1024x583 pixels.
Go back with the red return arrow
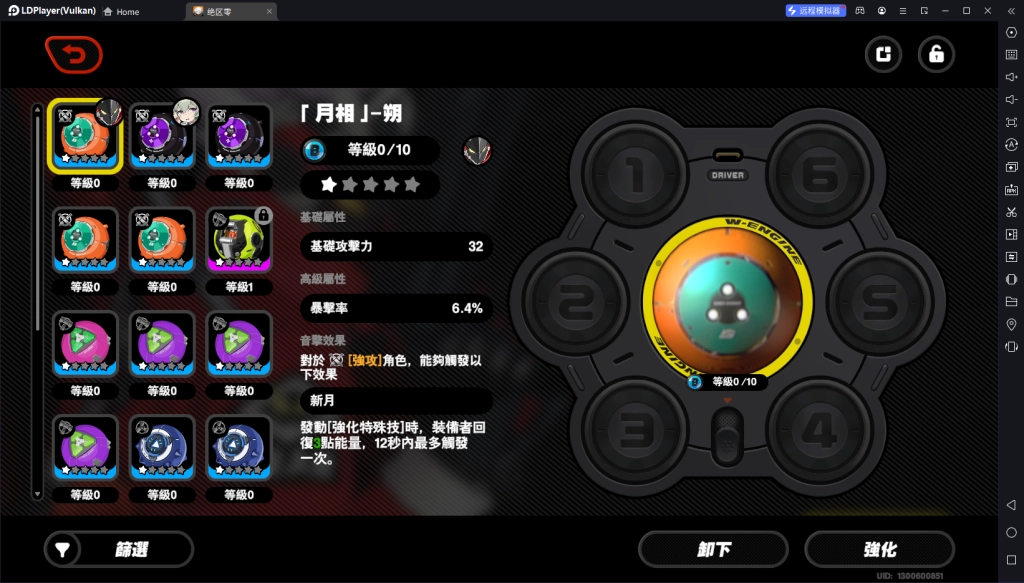(x=73, y=55)
